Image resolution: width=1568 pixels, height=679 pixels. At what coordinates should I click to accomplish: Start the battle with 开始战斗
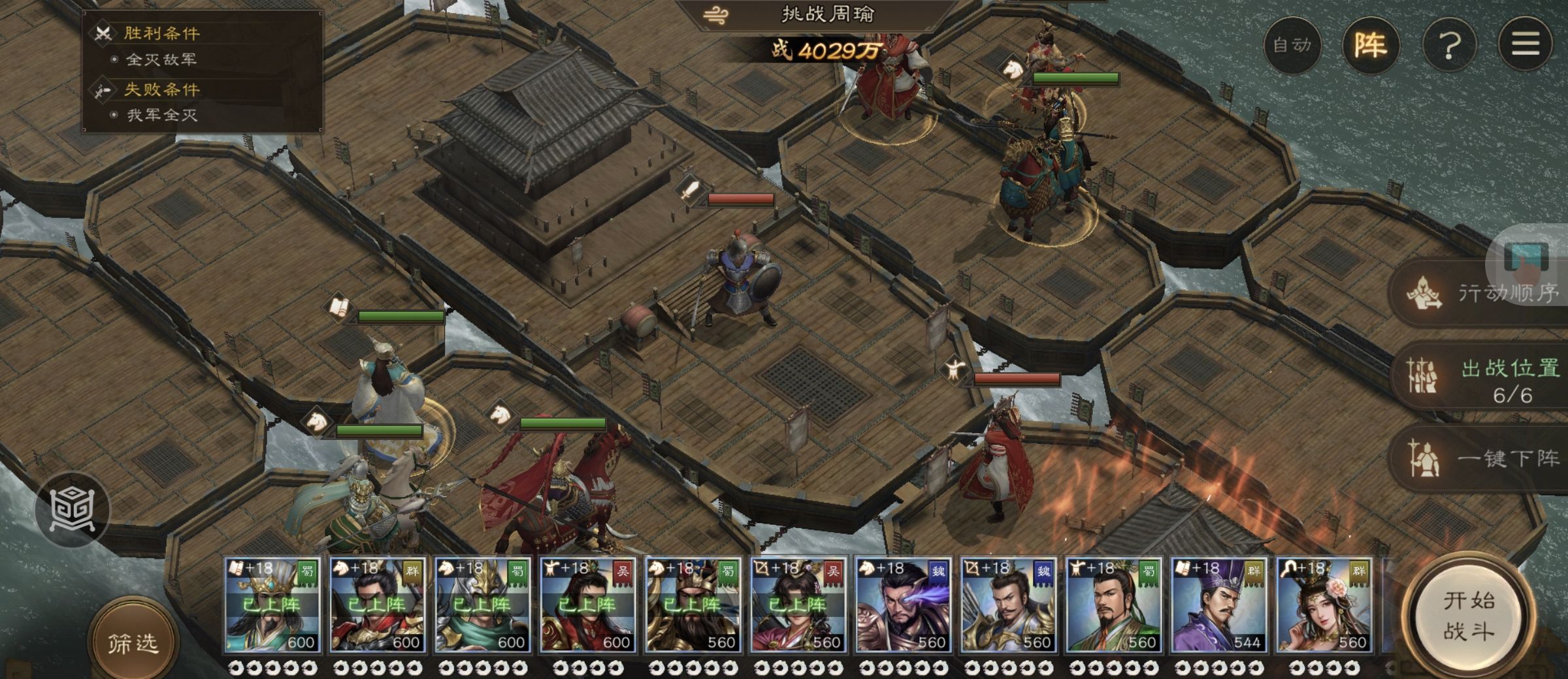(x=1468, y=617)
